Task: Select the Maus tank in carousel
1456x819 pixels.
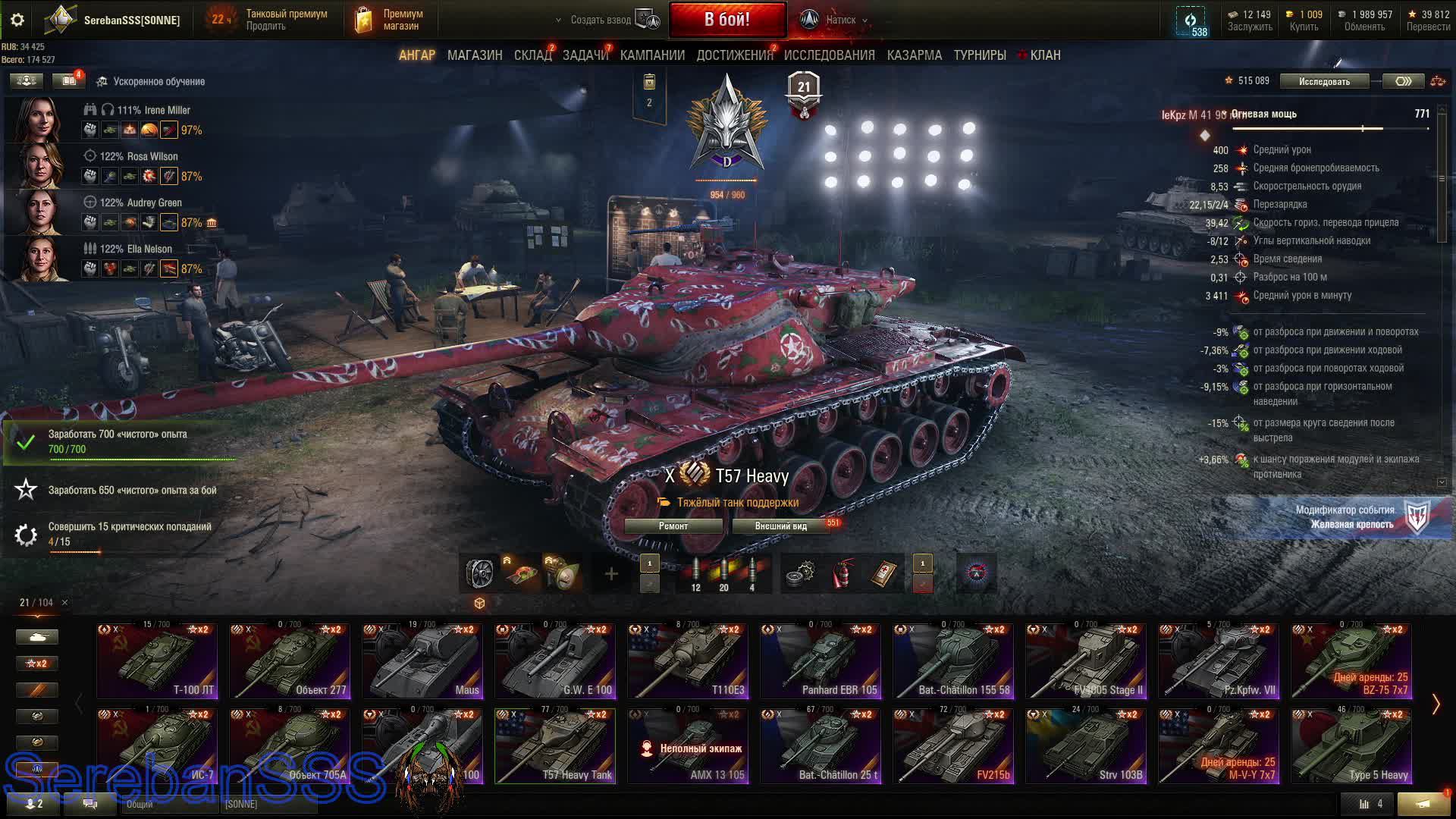Action: pos(422,661)
